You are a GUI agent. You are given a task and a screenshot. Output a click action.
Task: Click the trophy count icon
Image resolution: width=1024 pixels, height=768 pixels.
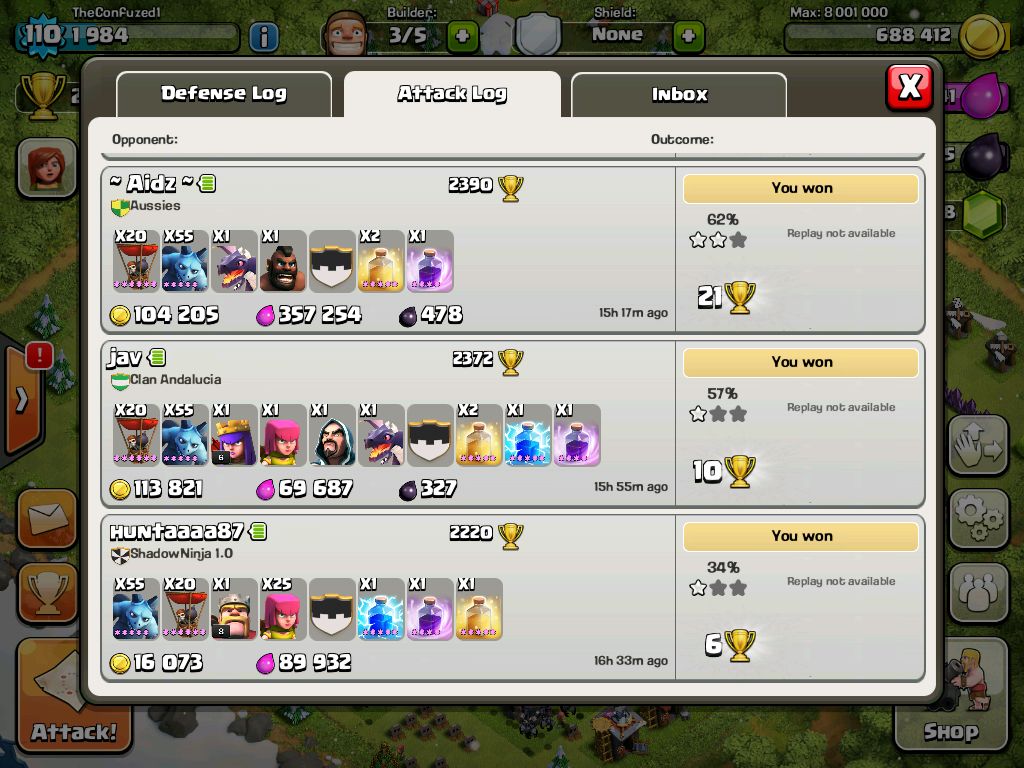pos(41,96)
